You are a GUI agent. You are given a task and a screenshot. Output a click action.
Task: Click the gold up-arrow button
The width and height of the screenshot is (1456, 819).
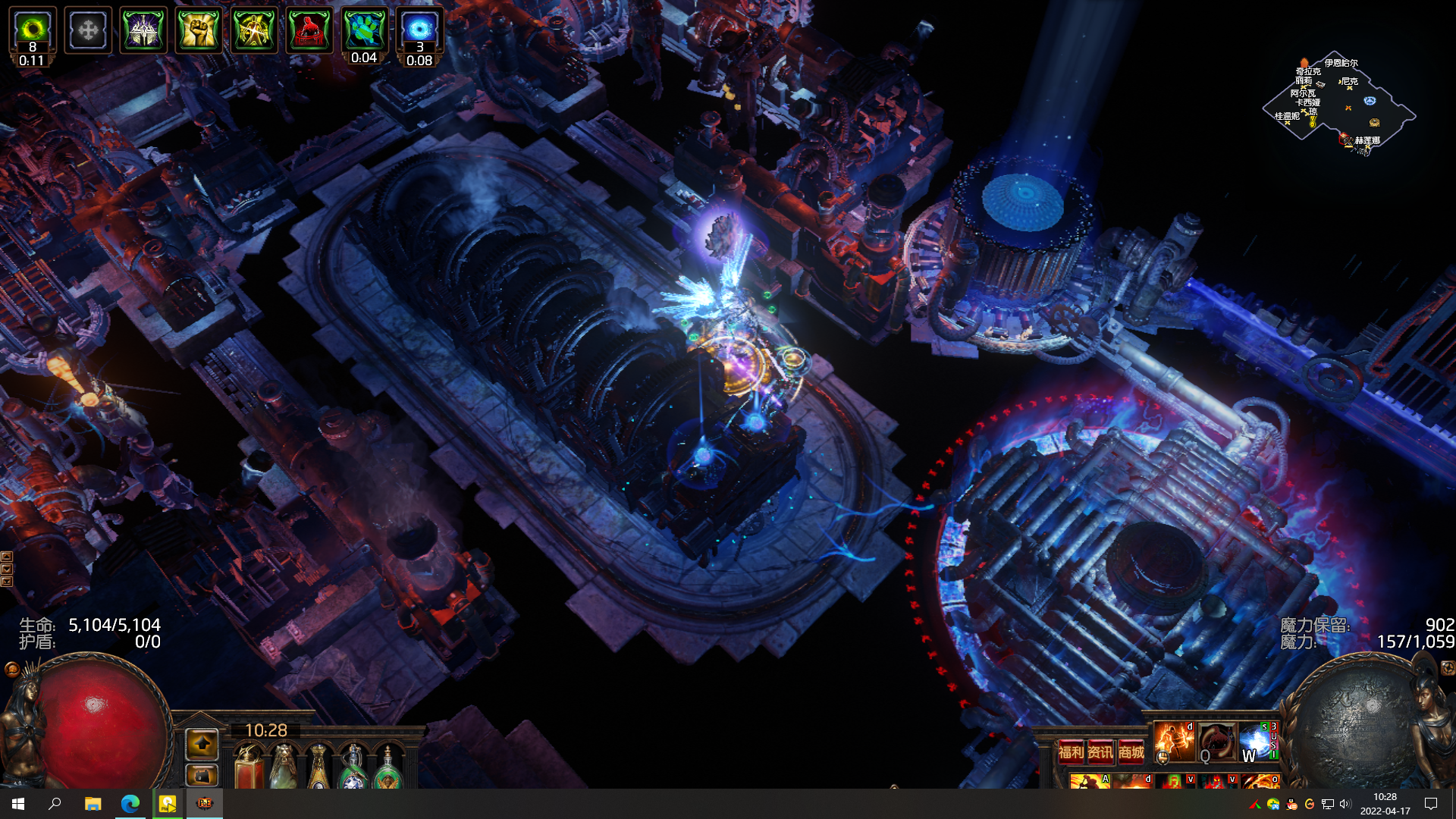tap(202, 745)
